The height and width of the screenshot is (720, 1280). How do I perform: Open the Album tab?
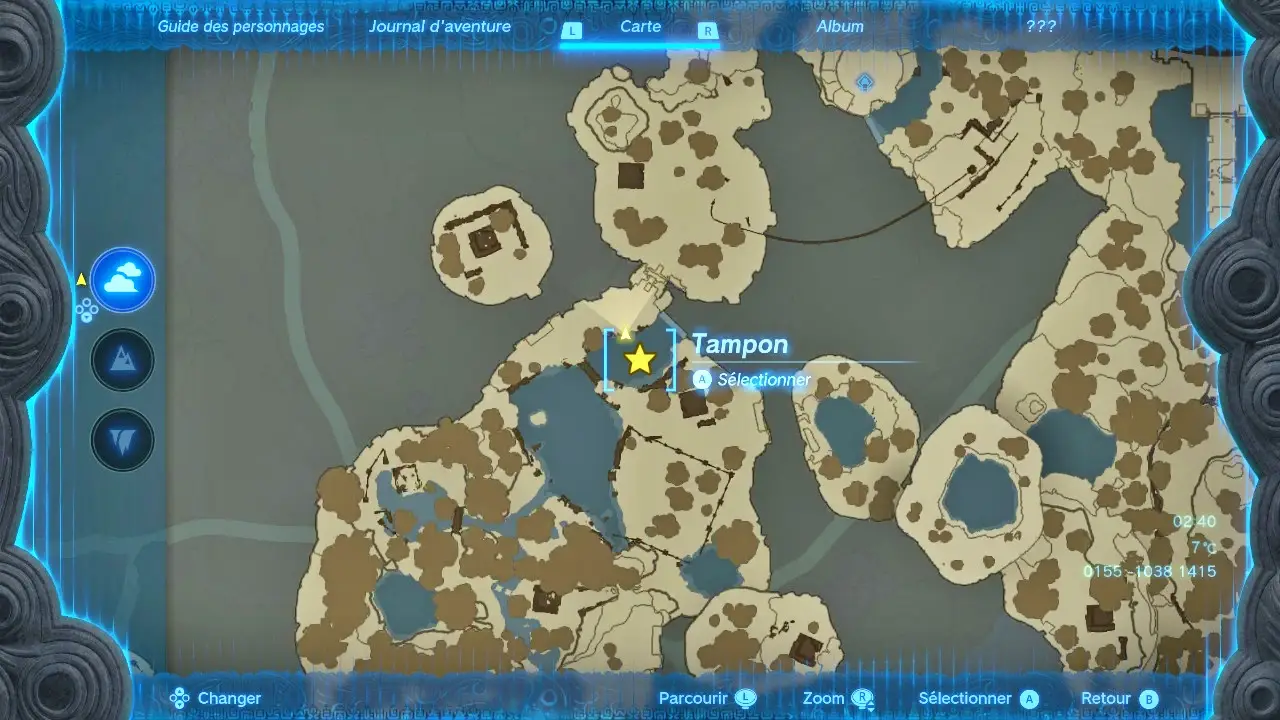840,27
